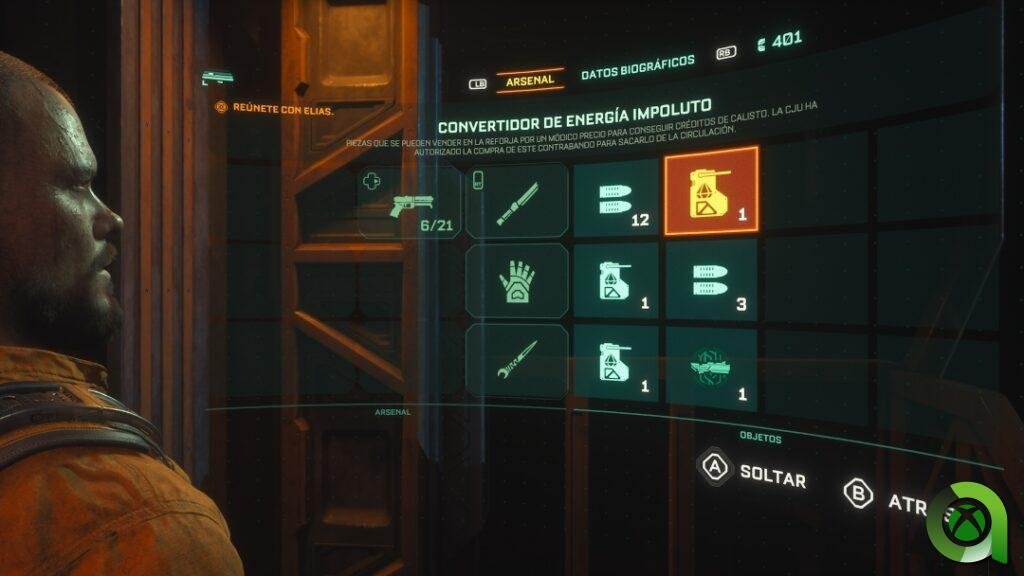Image resolution: width=1024 pixels, height=576 pixels.
Task: Open the Arsenal tab
Action: tap(530, 80)
